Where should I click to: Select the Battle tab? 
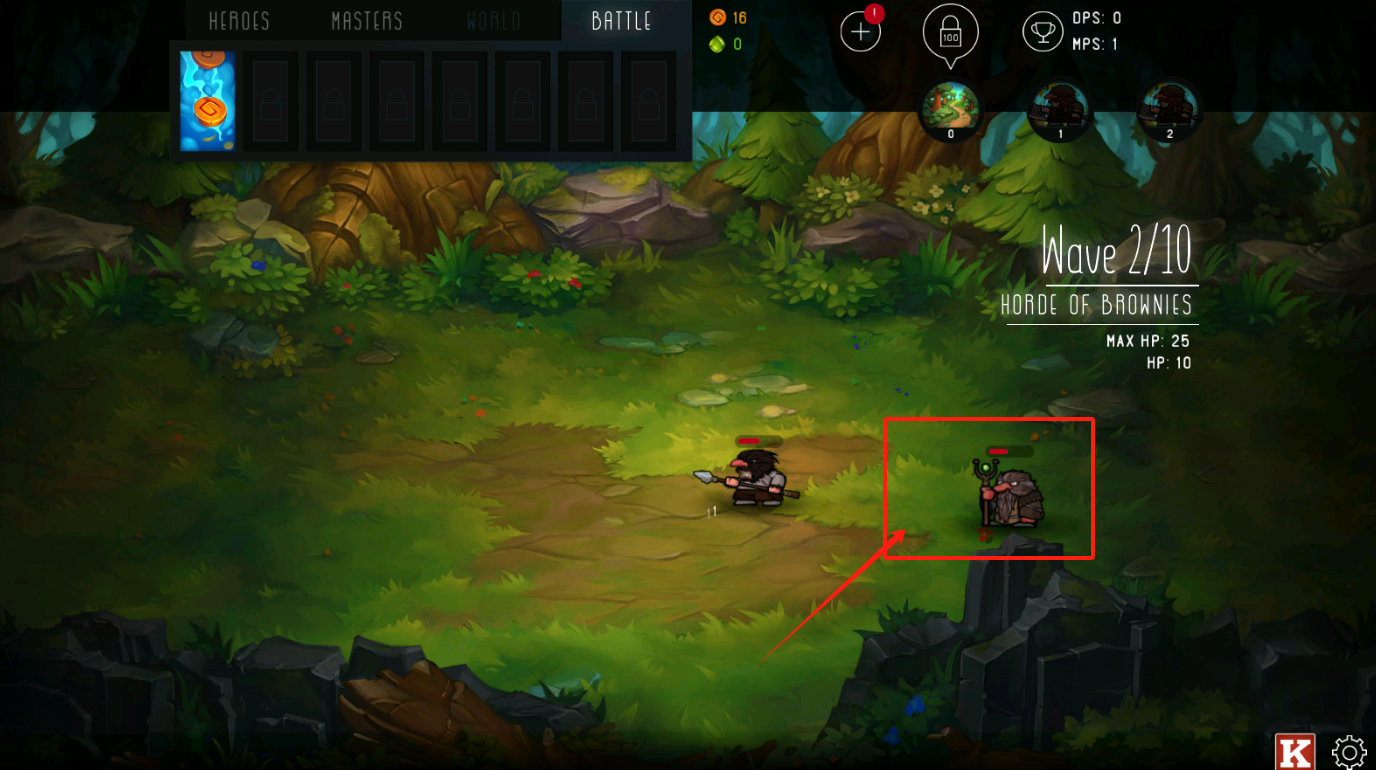621,21
